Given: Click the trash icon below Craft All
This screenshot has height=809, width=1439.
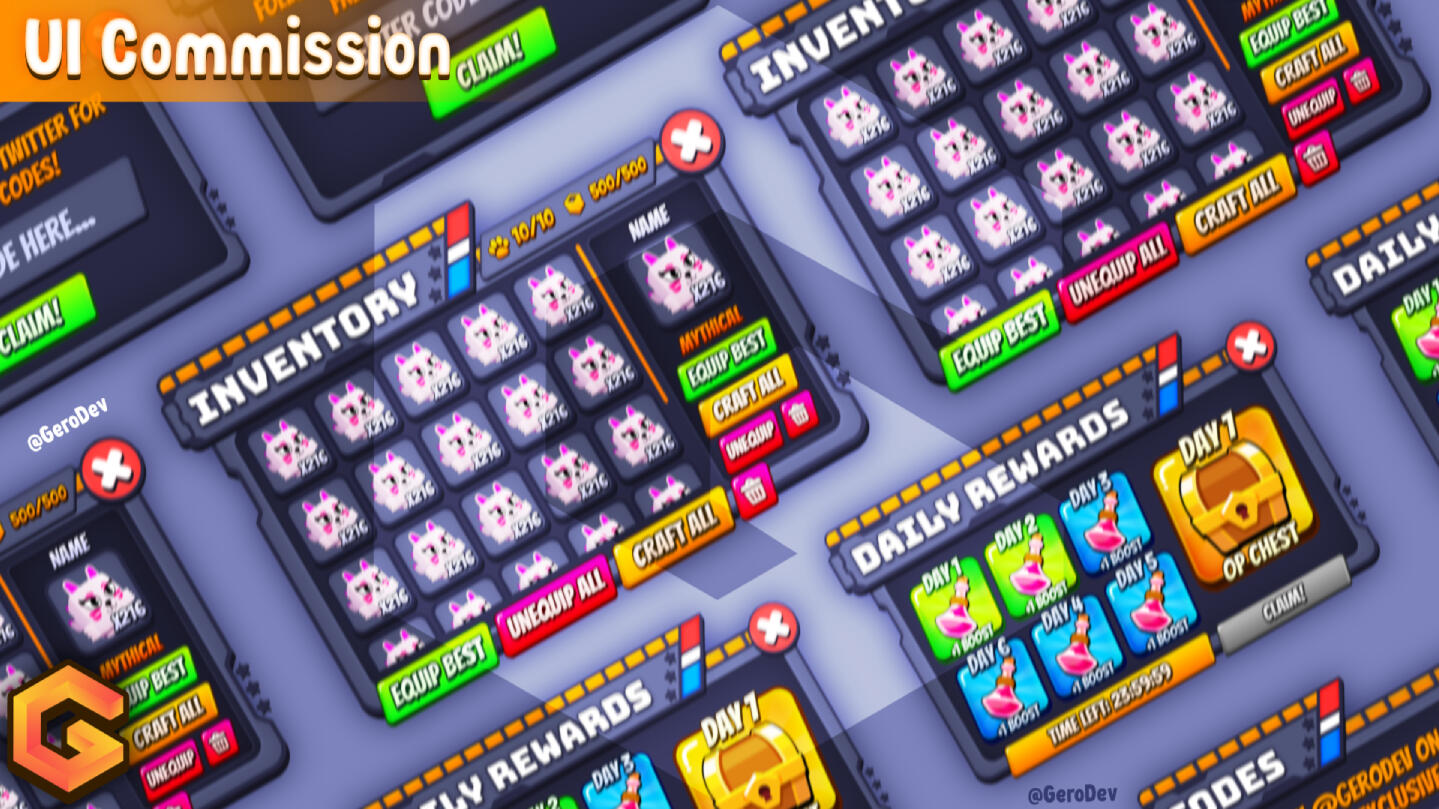Looking at the screenshot, I should [753, 489].
